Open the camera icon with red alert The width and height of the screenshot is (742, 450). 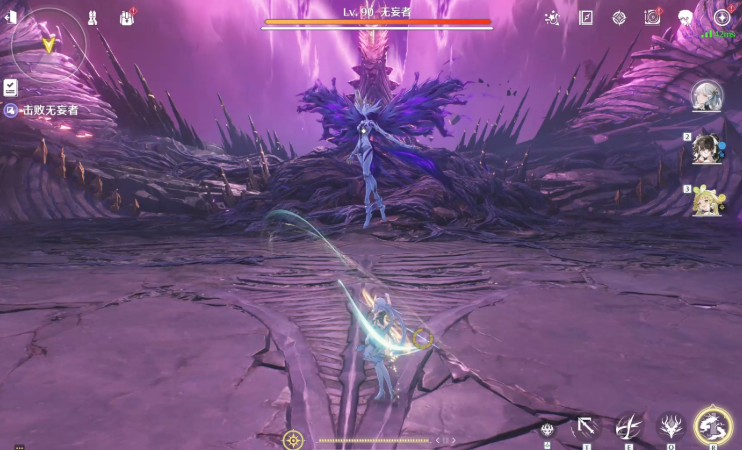[652, 17]
